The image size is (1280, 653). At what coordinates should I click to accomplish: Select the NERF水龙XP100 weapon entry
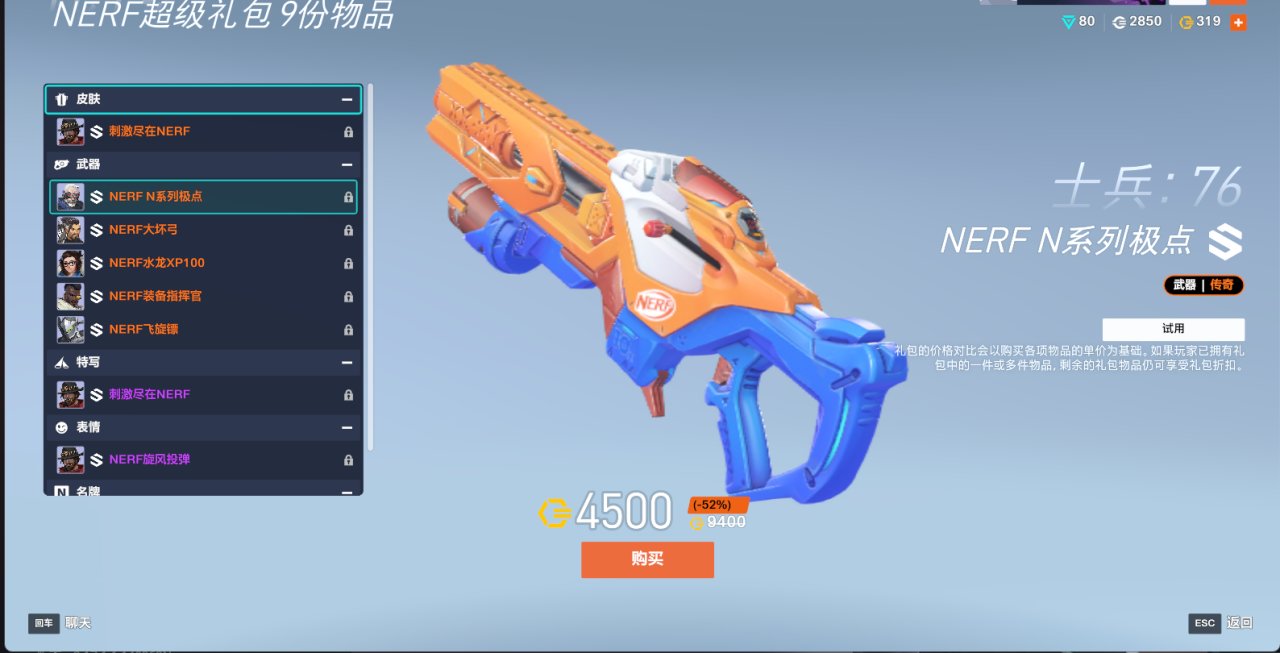(x=203, y=263)
